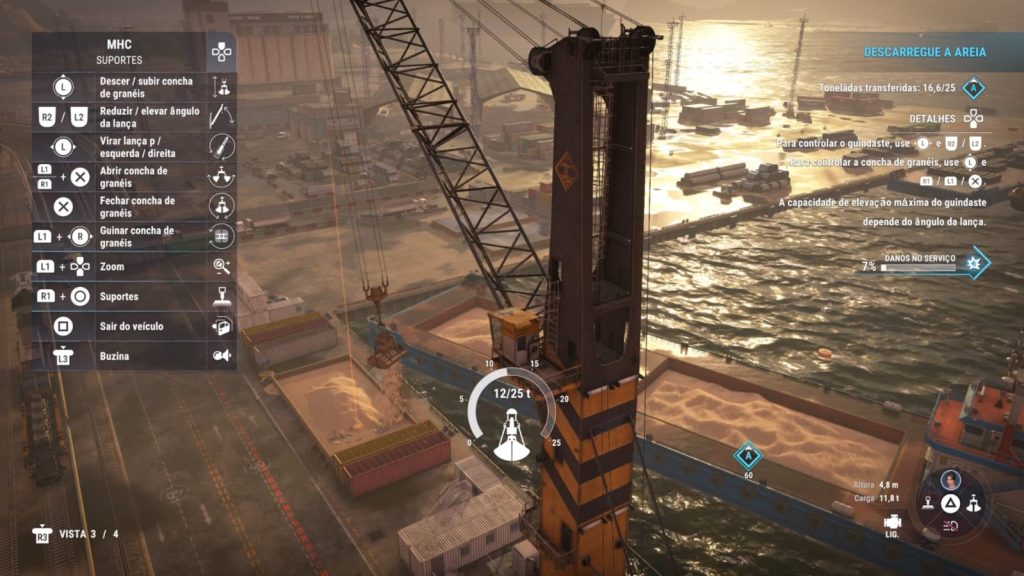Viewport: 1024px width, 576px height.
Task: Select Sair do veículo
Action: coord(134,326)
